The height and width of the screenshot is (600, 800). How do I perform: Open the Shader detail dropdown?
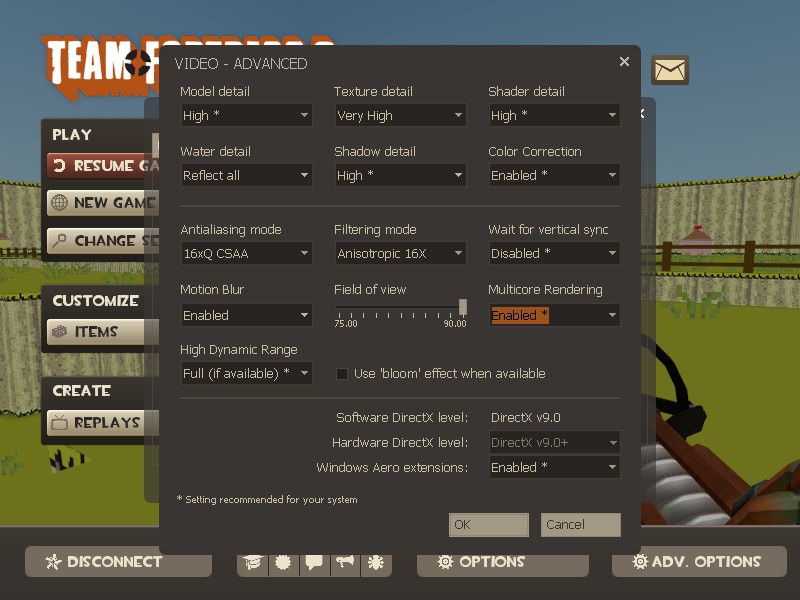(x=554, y=115)
